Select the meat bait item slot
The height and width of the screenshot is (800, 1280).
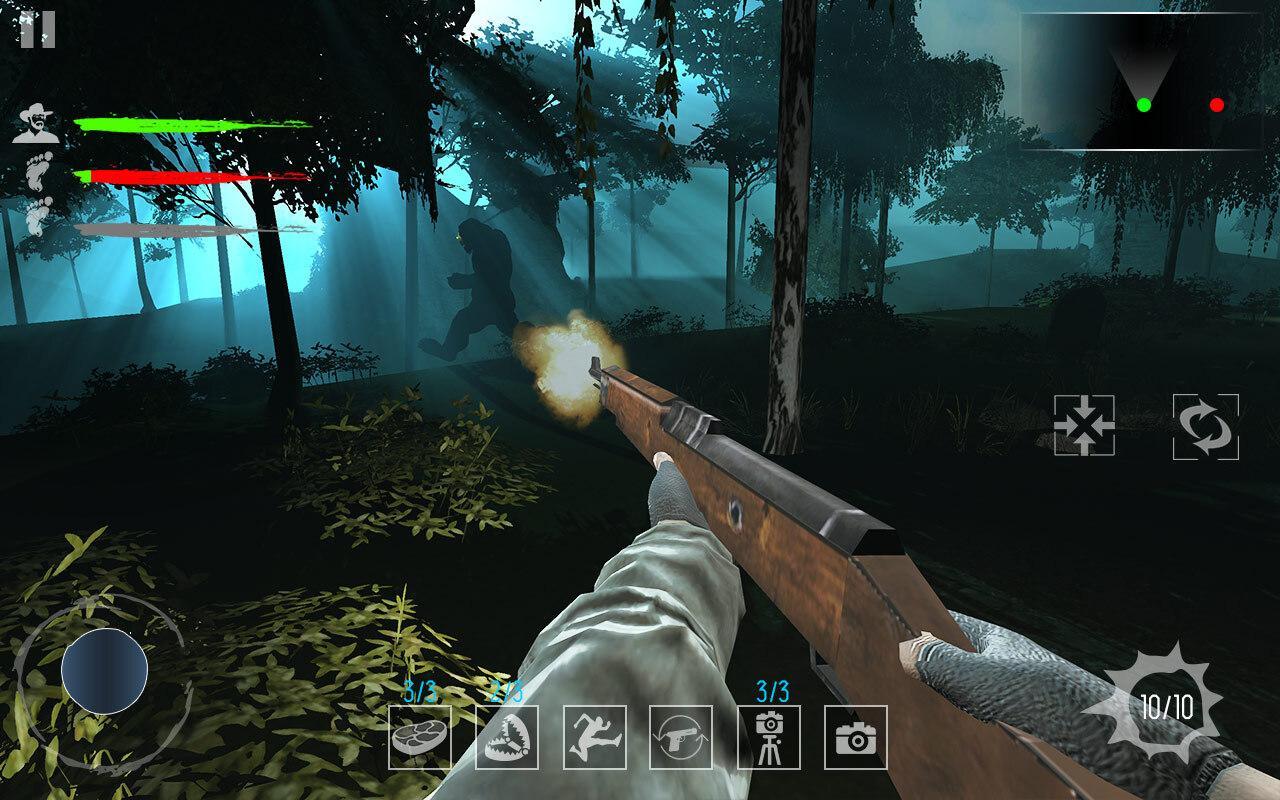click(x=420, y=737)
